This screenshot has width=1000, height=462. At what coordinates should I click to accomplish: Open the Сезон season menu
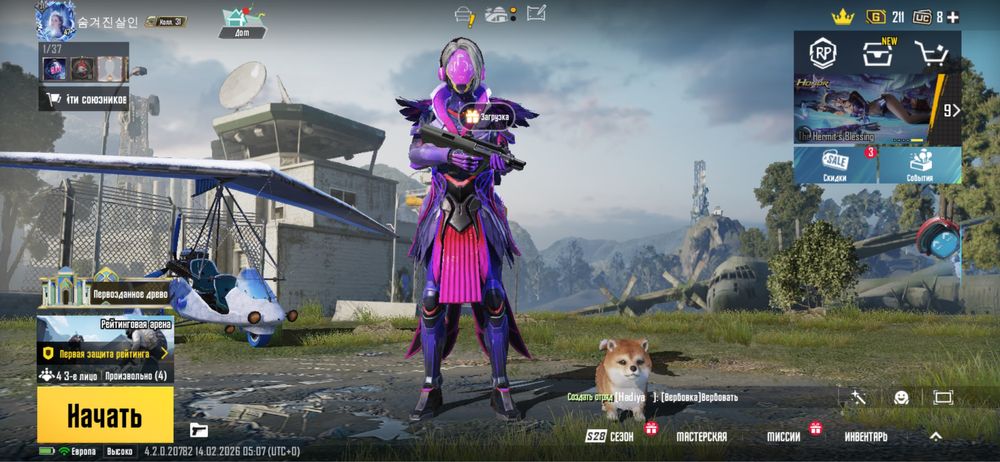tap(610, 437)
